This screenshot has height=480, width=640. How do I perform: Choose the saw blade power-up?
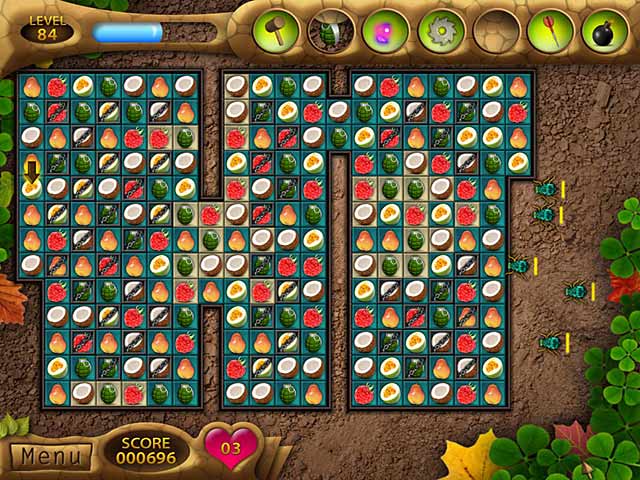439,30
